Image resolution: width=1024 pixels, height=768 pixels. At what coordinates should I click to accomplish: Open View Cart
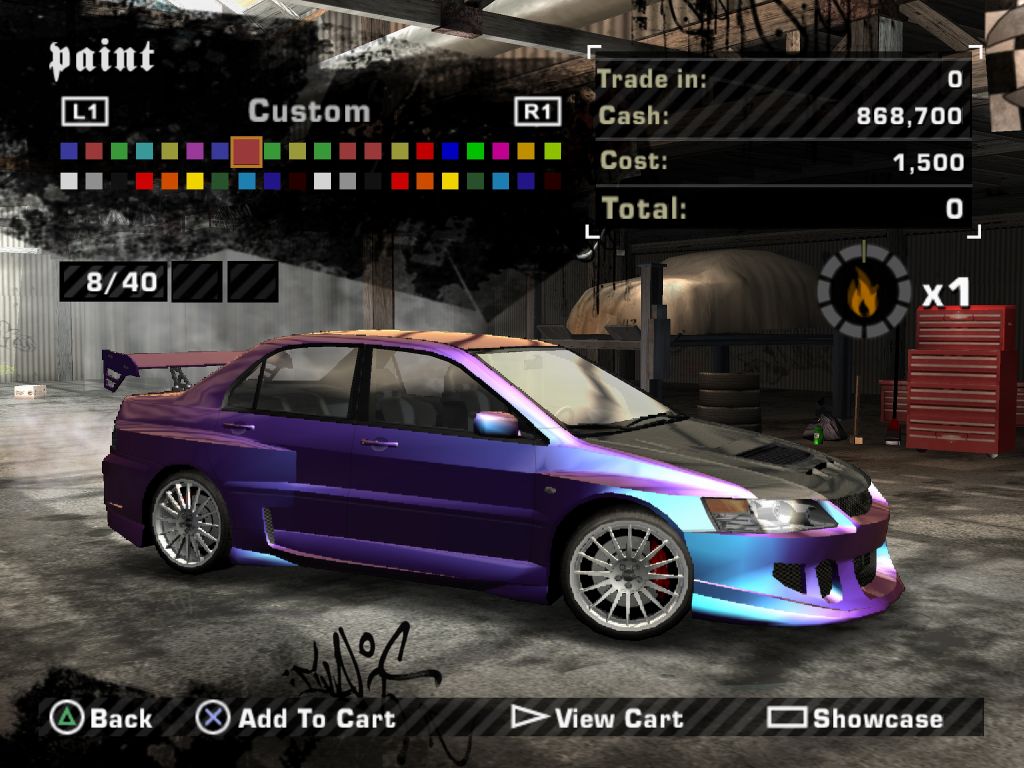point(598,718)
